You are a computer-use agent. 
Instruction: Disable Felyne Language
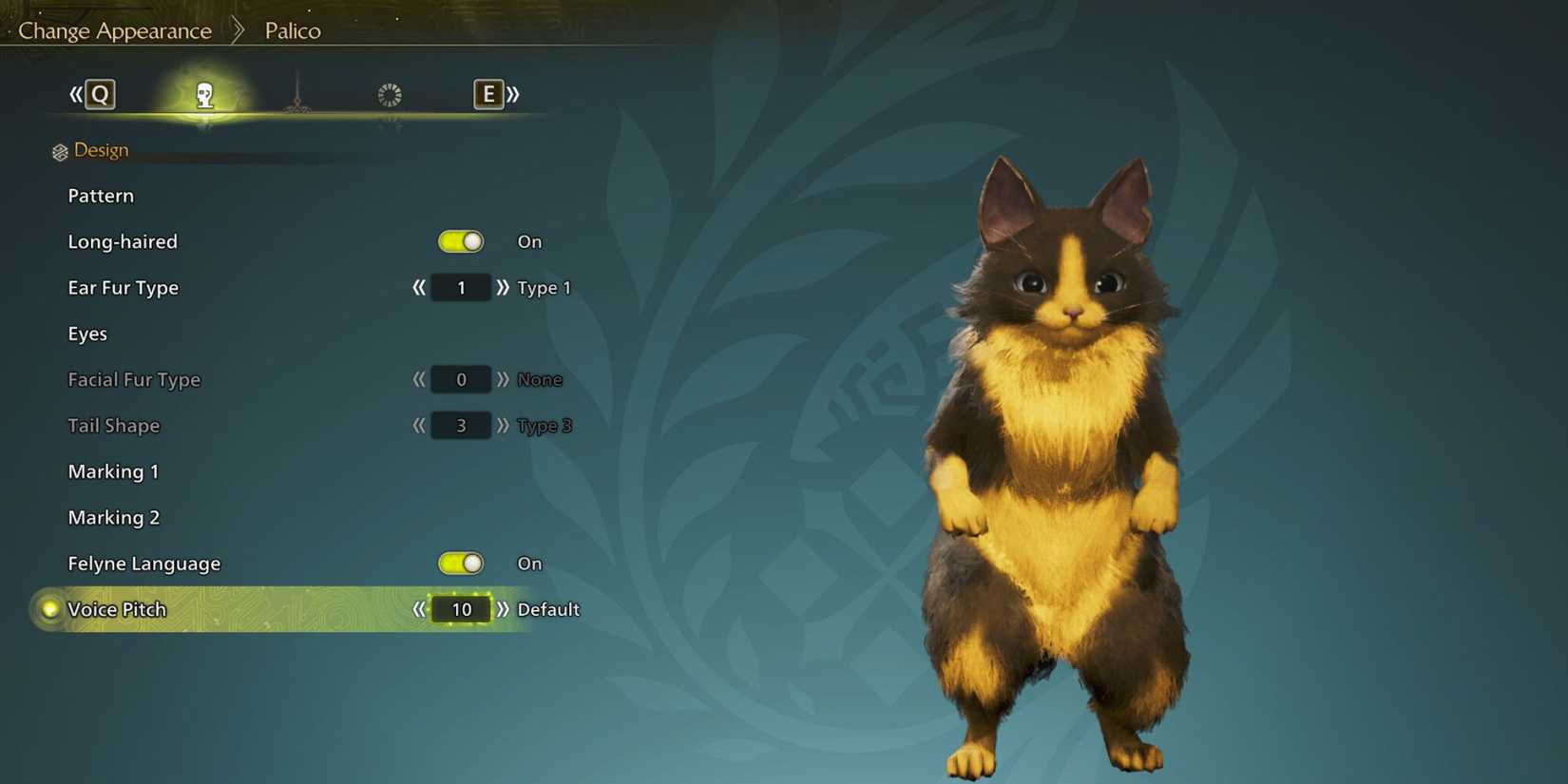click(461, 563)
